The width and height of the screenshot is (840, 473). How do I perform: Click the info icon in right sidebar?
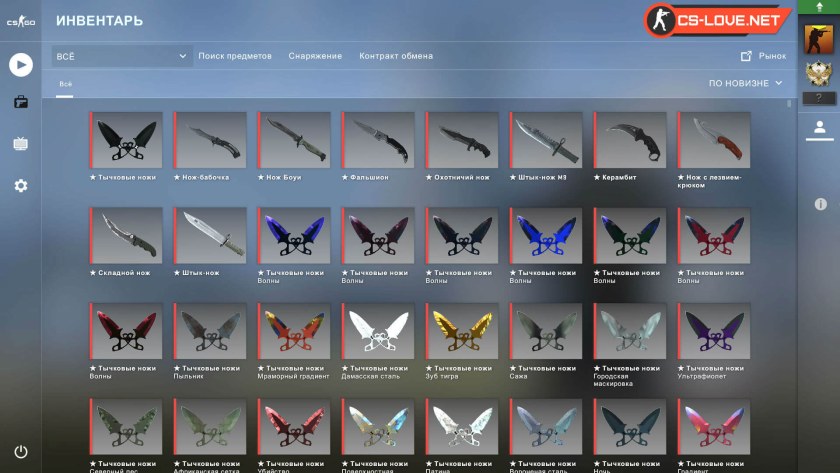click(820, 204)
